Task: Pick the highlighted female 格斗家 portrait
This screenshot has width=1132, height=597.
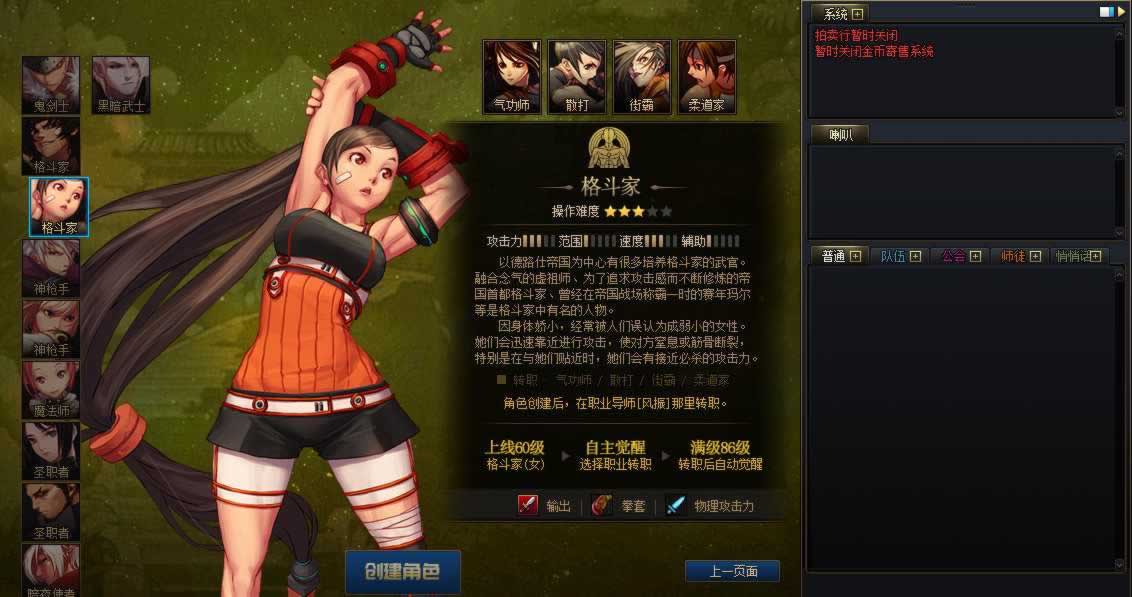Action: coord(59,207)
